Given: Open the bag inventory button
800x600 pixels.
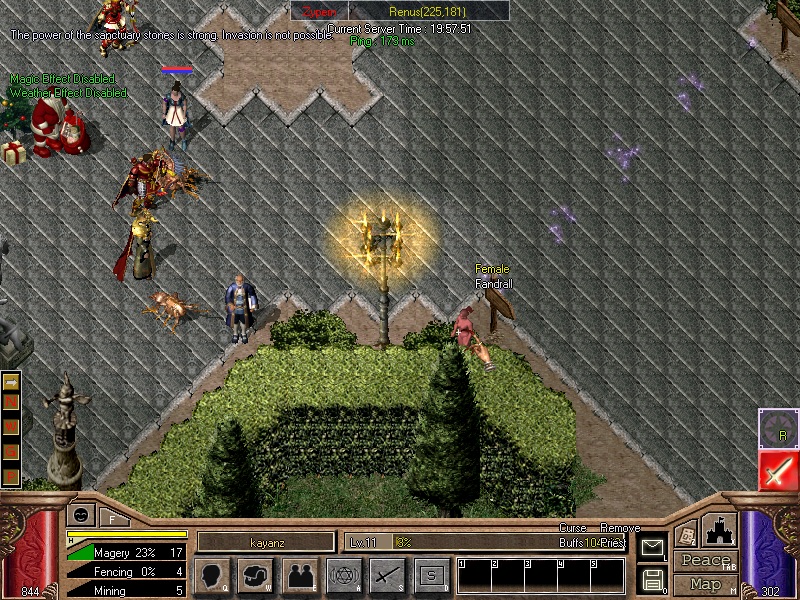Looking at the screenshot, I should pyautogui.click(x=255, y=576).
